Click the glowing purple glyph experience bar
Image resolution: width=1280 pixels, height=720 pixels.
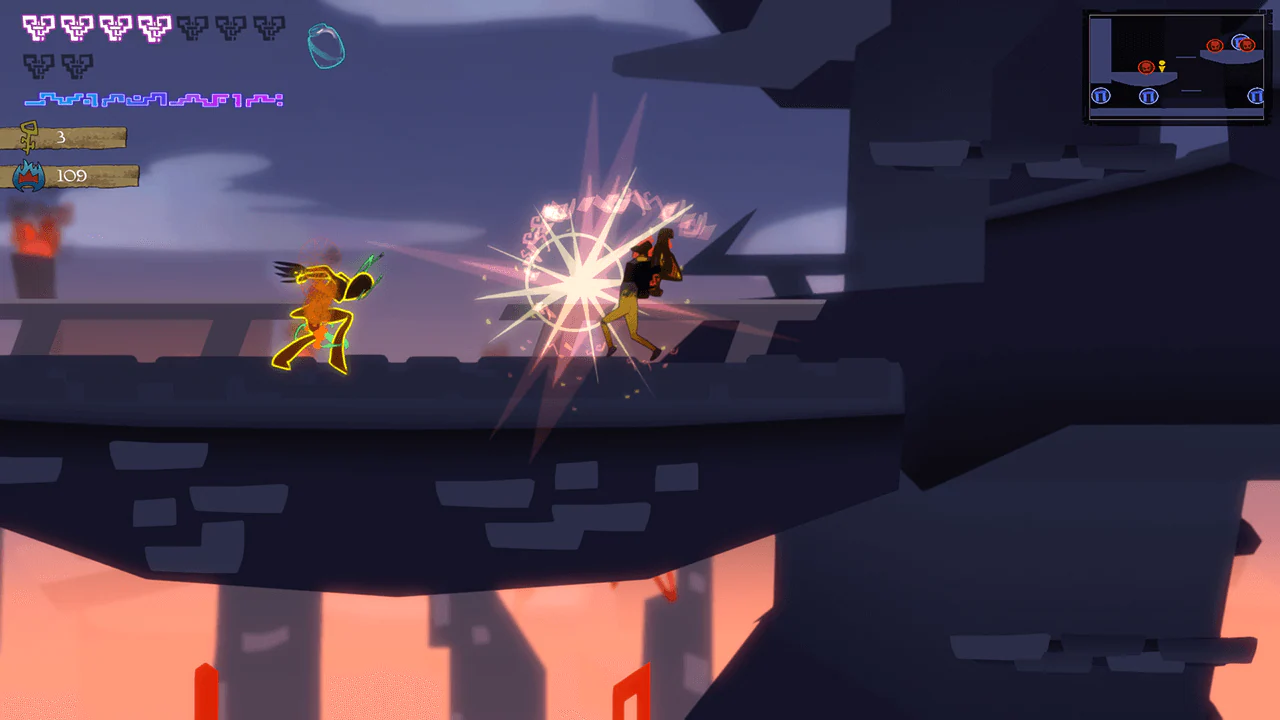(x=153, y=99)
